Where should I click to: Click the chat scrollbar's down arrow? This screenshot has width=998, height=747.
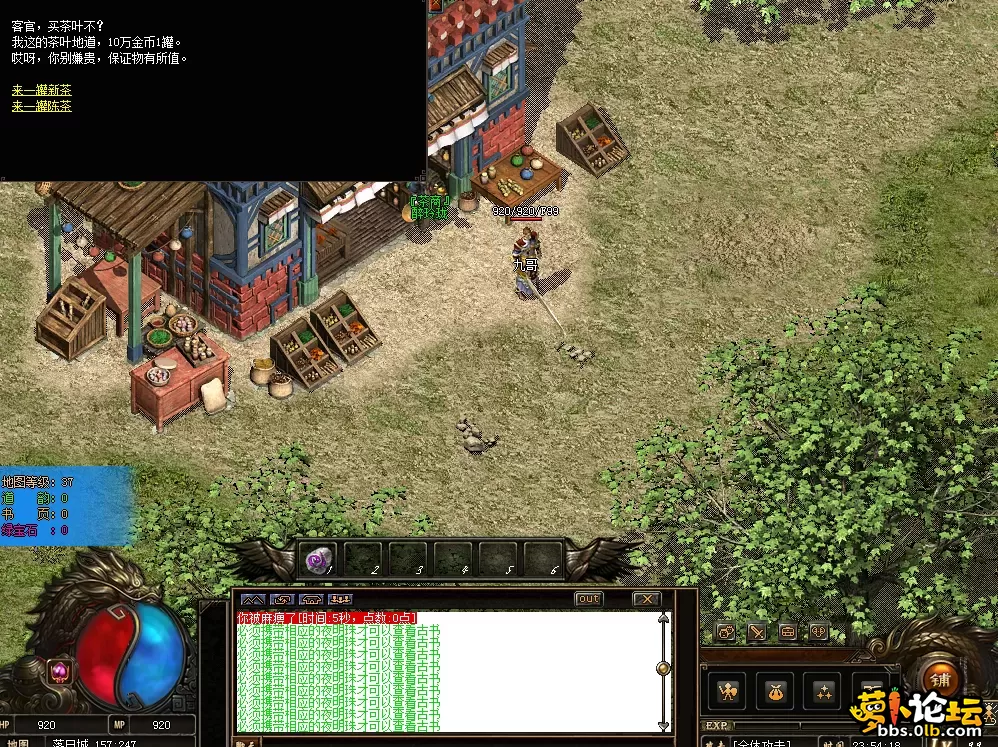[662, 724]
